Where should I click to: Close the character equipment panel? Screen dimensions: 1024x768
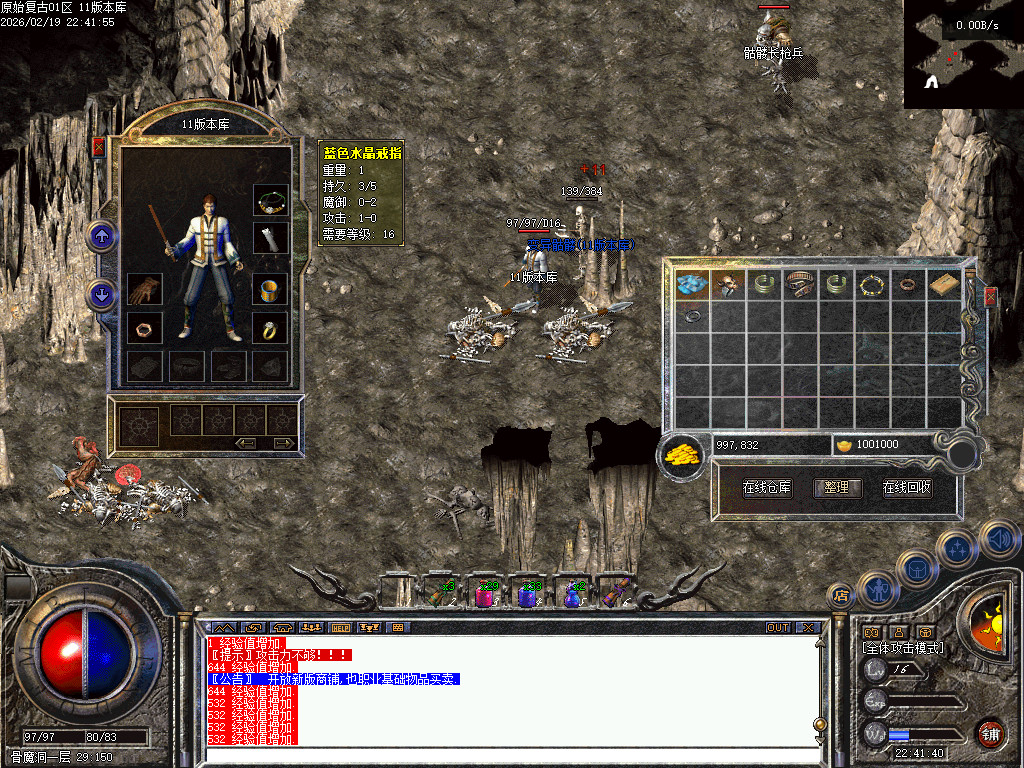tap(98, 147)
